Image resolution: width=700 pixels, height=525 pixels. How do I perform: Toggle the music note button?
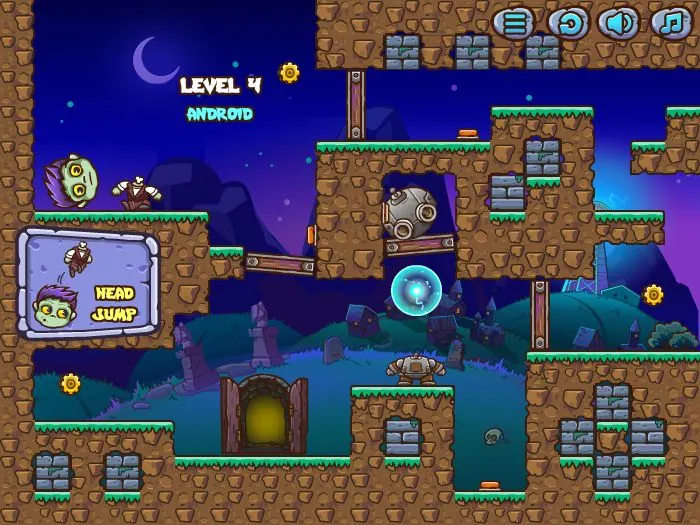coord(670,23)
